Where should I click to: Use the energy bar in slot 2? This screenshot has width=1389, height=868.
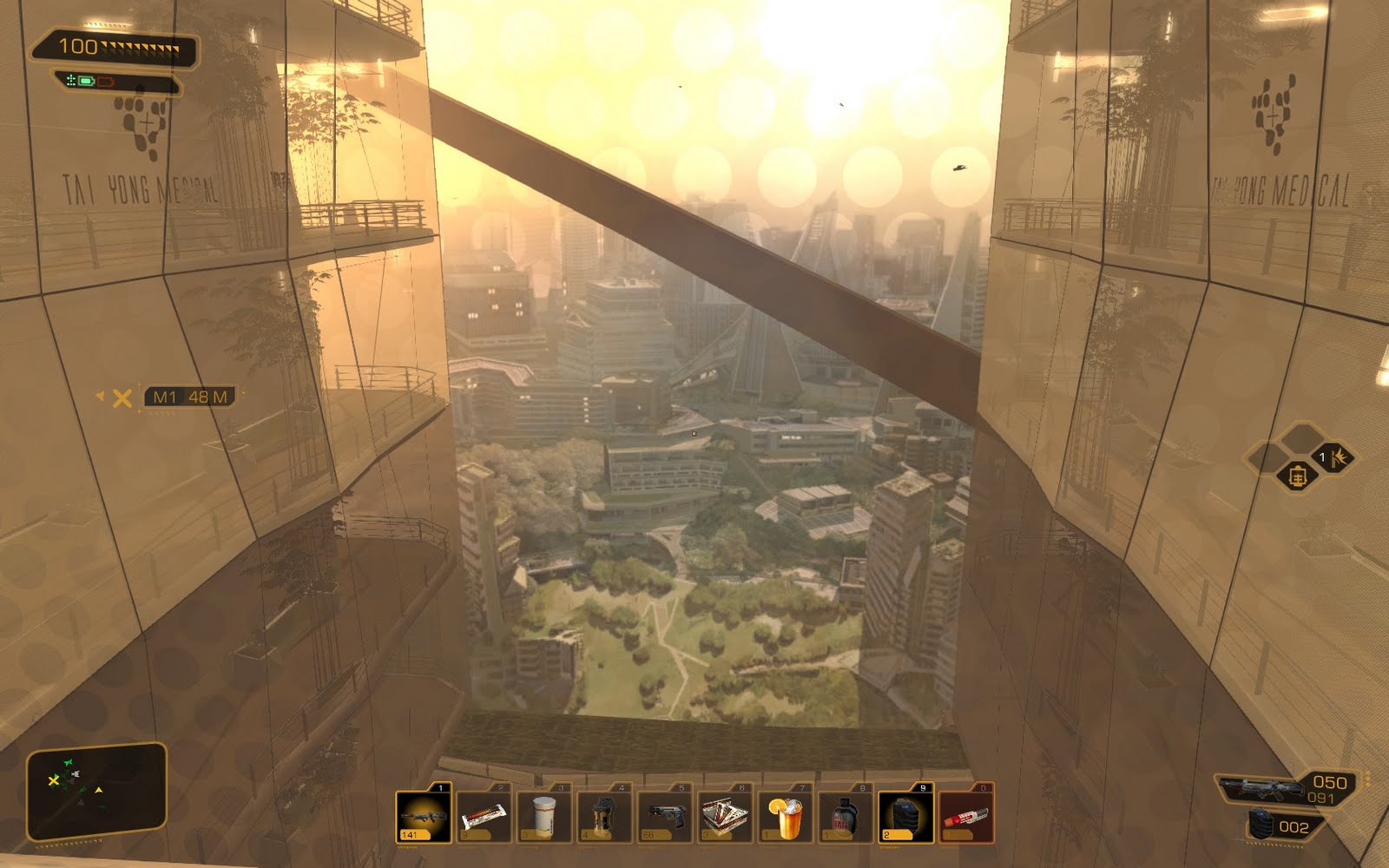pos(484,816)
